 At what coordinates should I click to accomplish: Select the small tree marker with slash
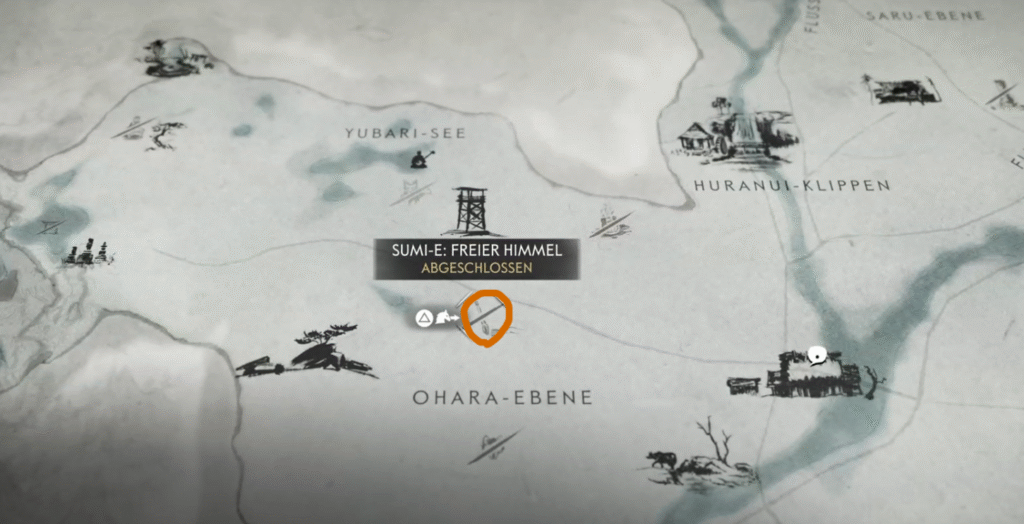point(154,132)
